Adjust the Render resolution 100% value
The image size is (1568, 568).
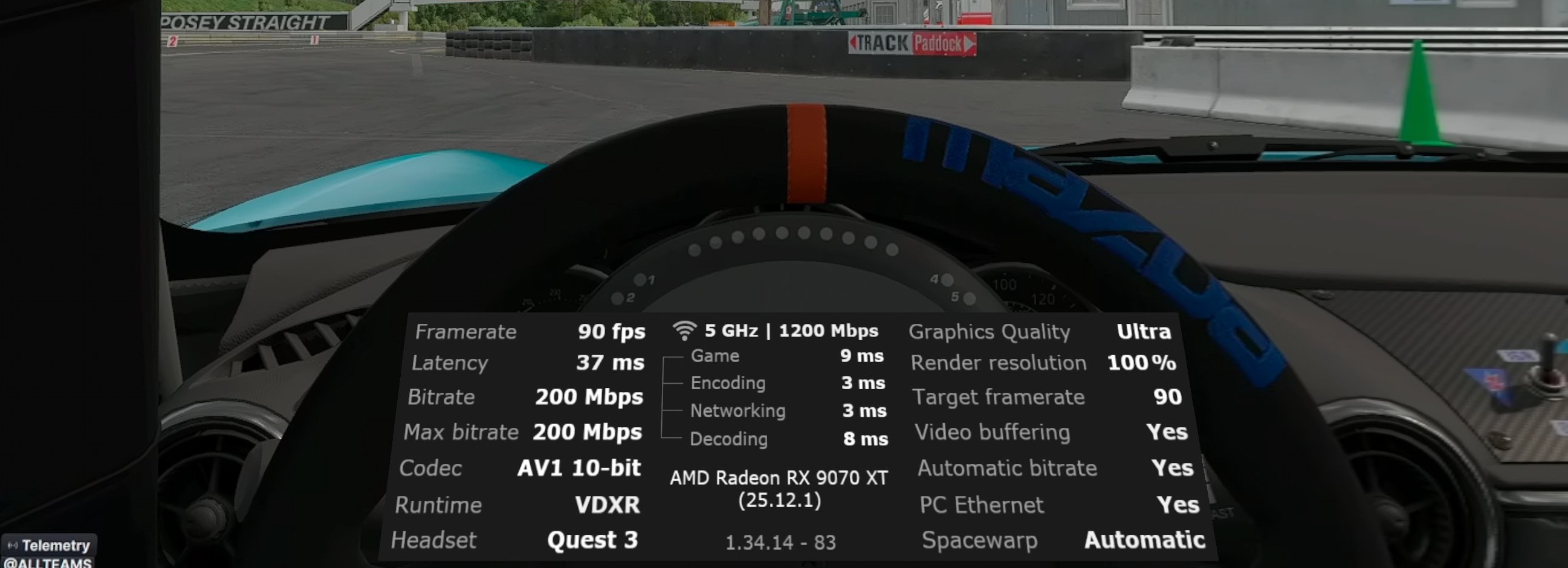click(x=1142, y=362)
